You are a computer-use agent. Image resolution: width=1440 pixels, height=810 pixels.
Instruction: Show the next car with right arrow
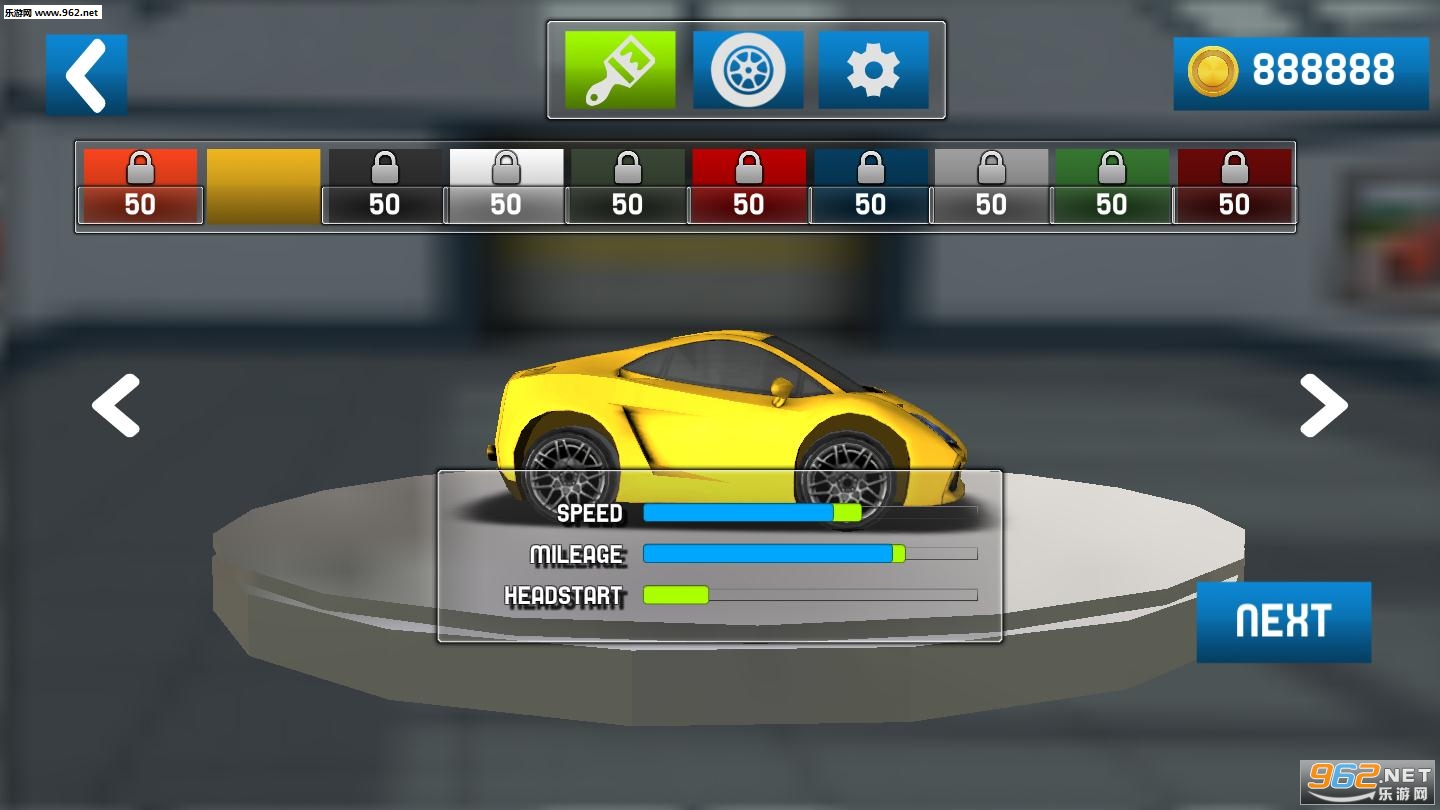[1323, 405]
